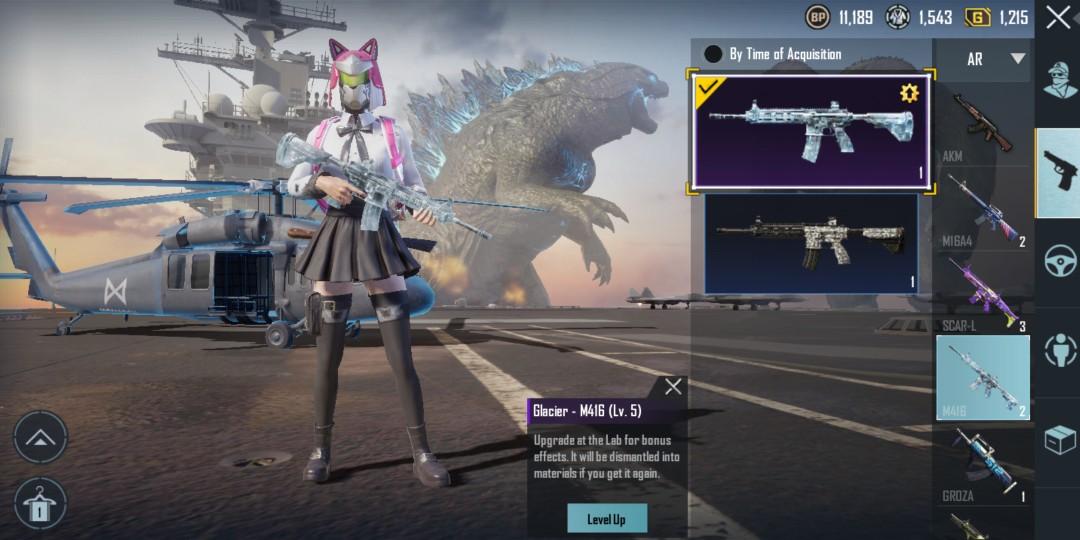
Task: Open the emote and pose tab
Action: [1059, 349]
